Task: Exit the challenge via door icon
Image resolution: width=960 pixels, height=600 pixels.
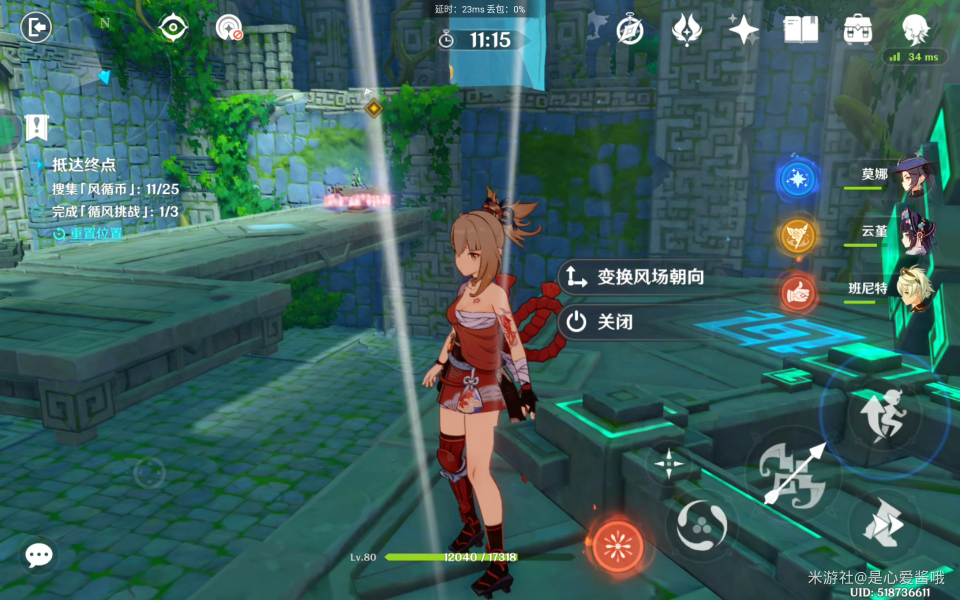Action: (36, 28)
